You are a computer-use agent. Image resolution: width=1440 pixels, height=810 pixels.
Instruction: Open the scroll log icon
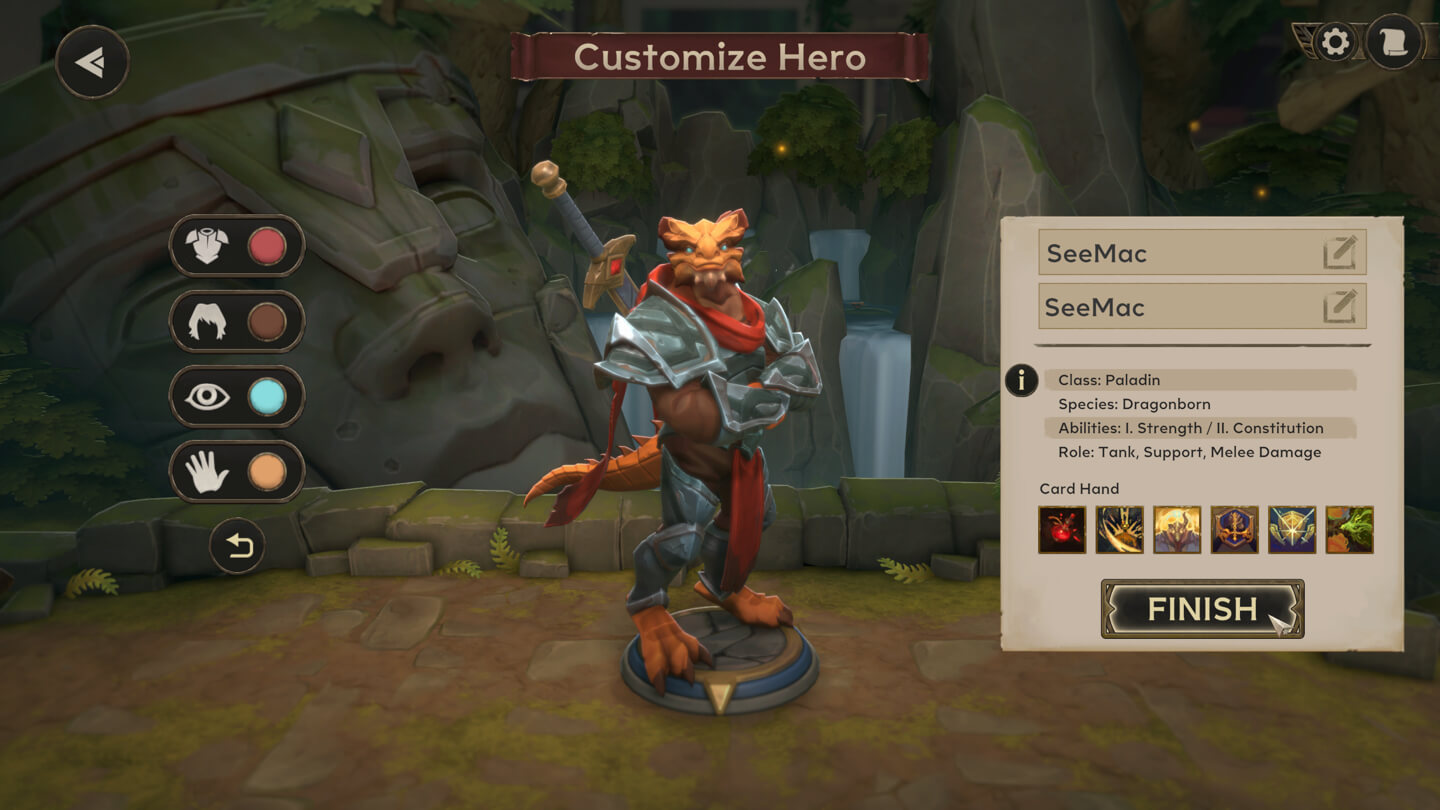[1394, 42]
